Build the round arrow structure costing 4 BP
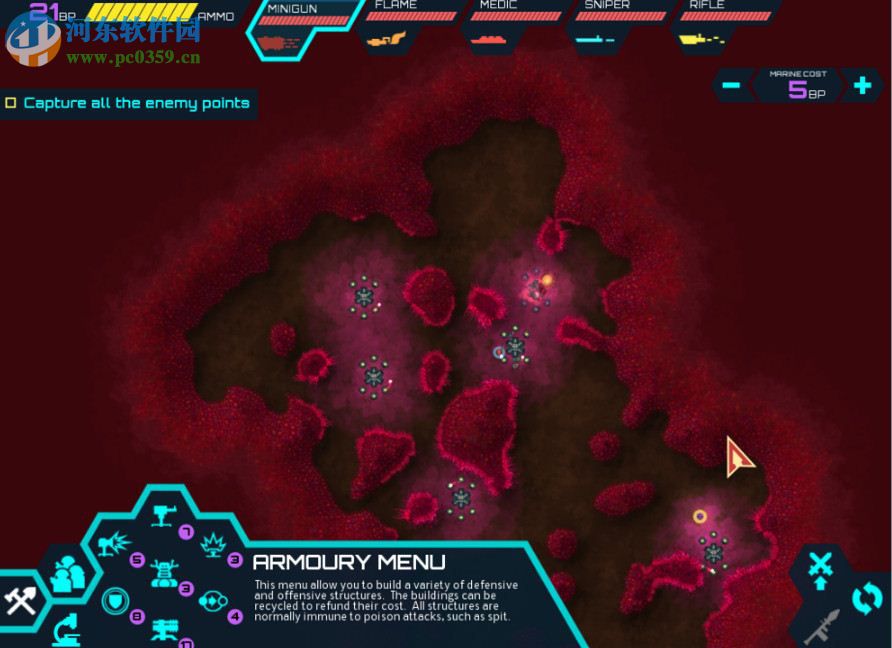892x648 pixels. (x=213, y=601)
